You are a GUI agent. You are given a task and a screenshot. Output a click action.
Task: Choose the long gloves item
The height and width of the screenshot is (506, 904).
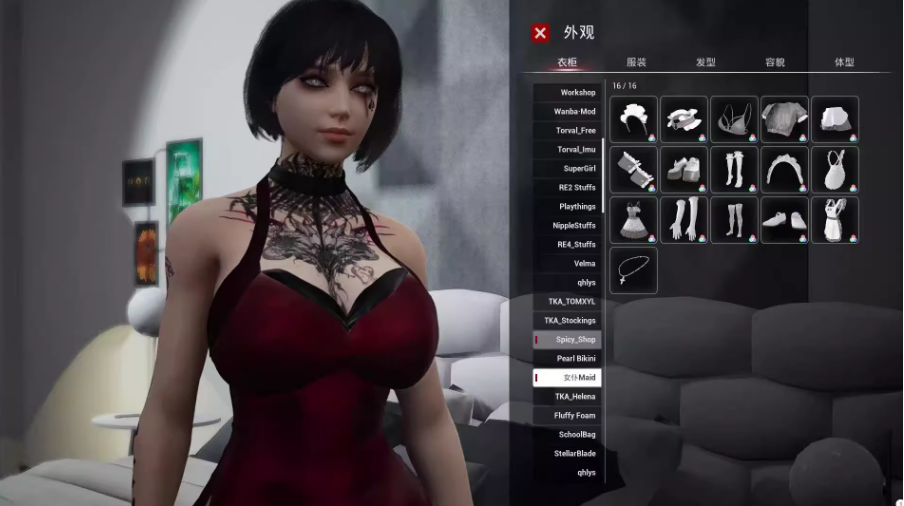[x=683, y=219]
